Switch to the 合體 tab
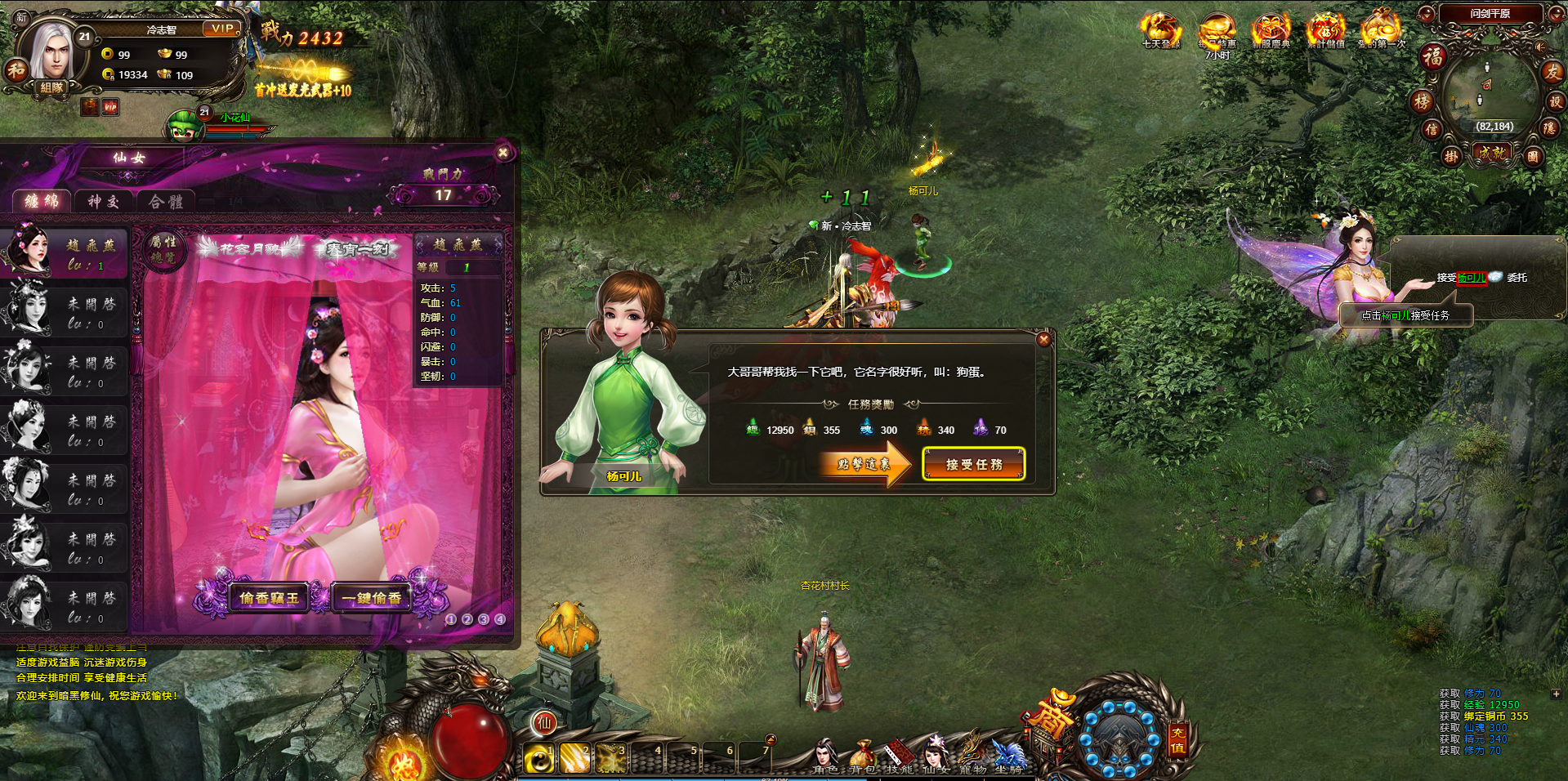 pos(165,202)
